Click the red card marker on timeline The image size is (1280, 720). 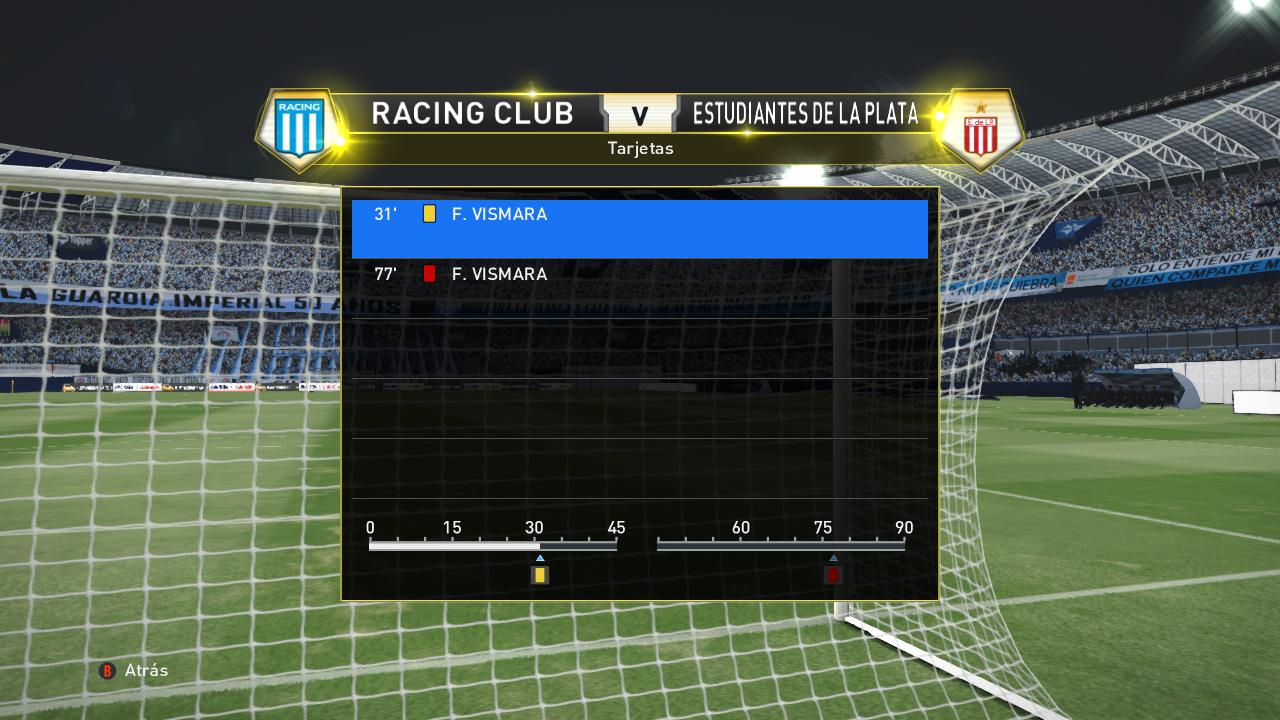pyautogui.click(x=833, y=575)
